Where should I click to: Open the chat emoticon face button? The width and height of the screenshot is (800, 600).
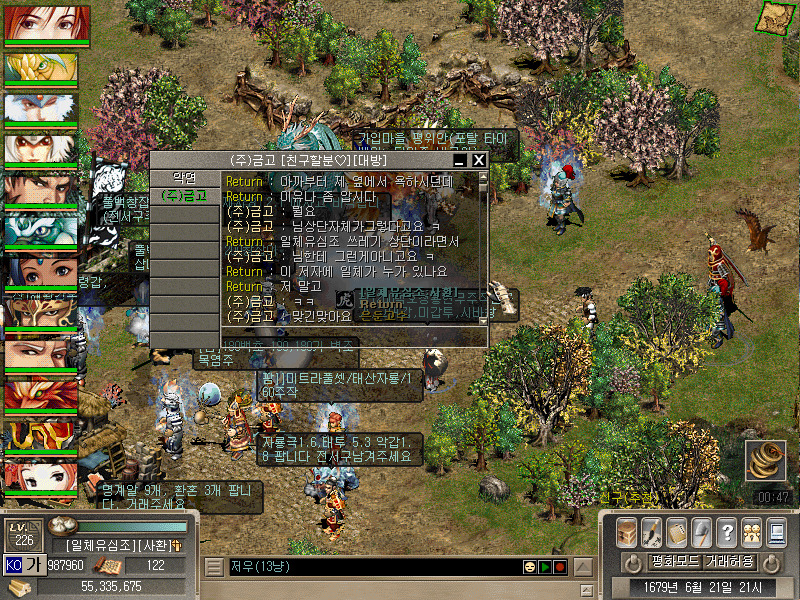(529, 567)
